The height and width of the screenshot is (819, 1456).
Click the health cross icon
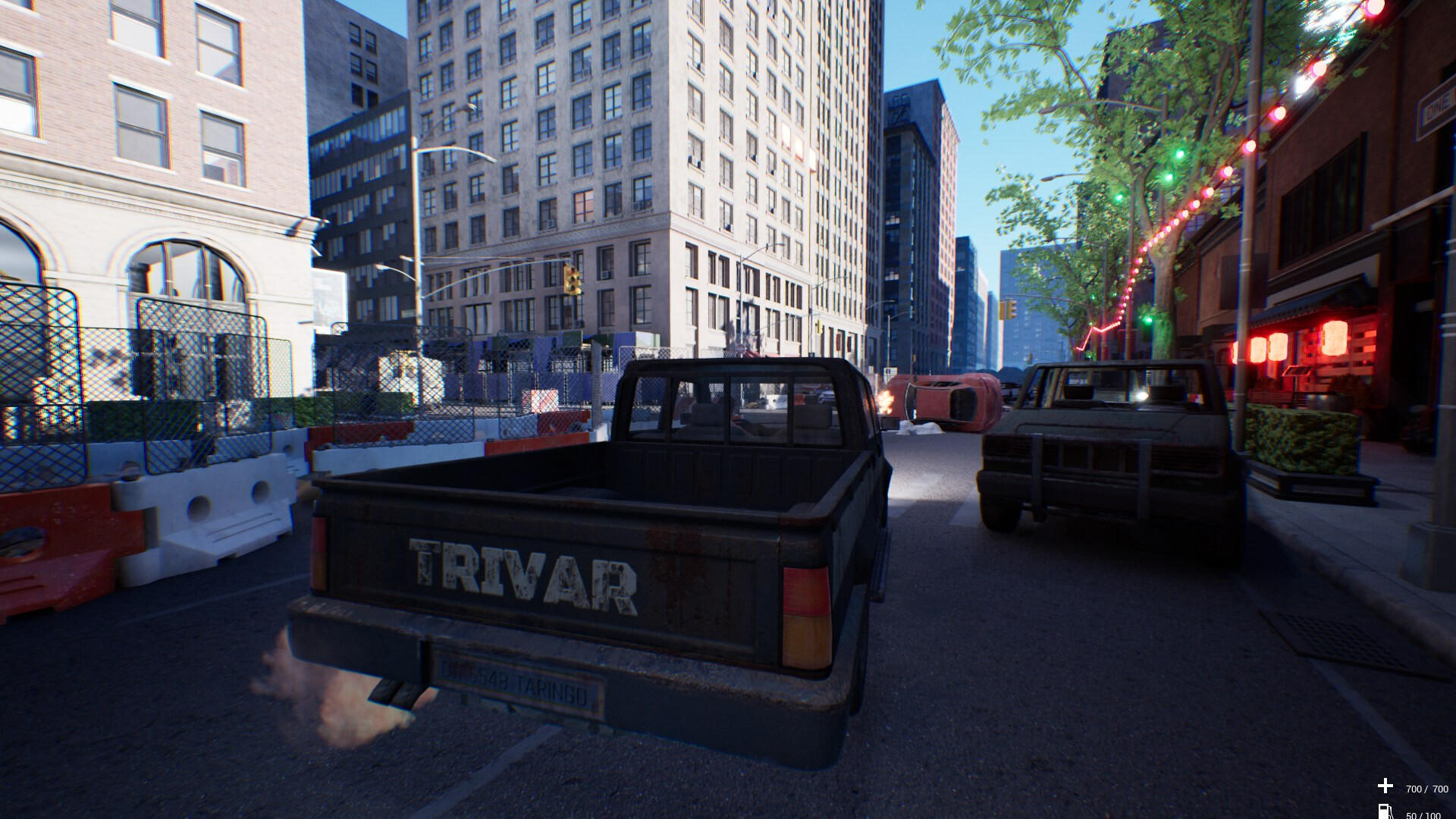(x=1385, y=786)
